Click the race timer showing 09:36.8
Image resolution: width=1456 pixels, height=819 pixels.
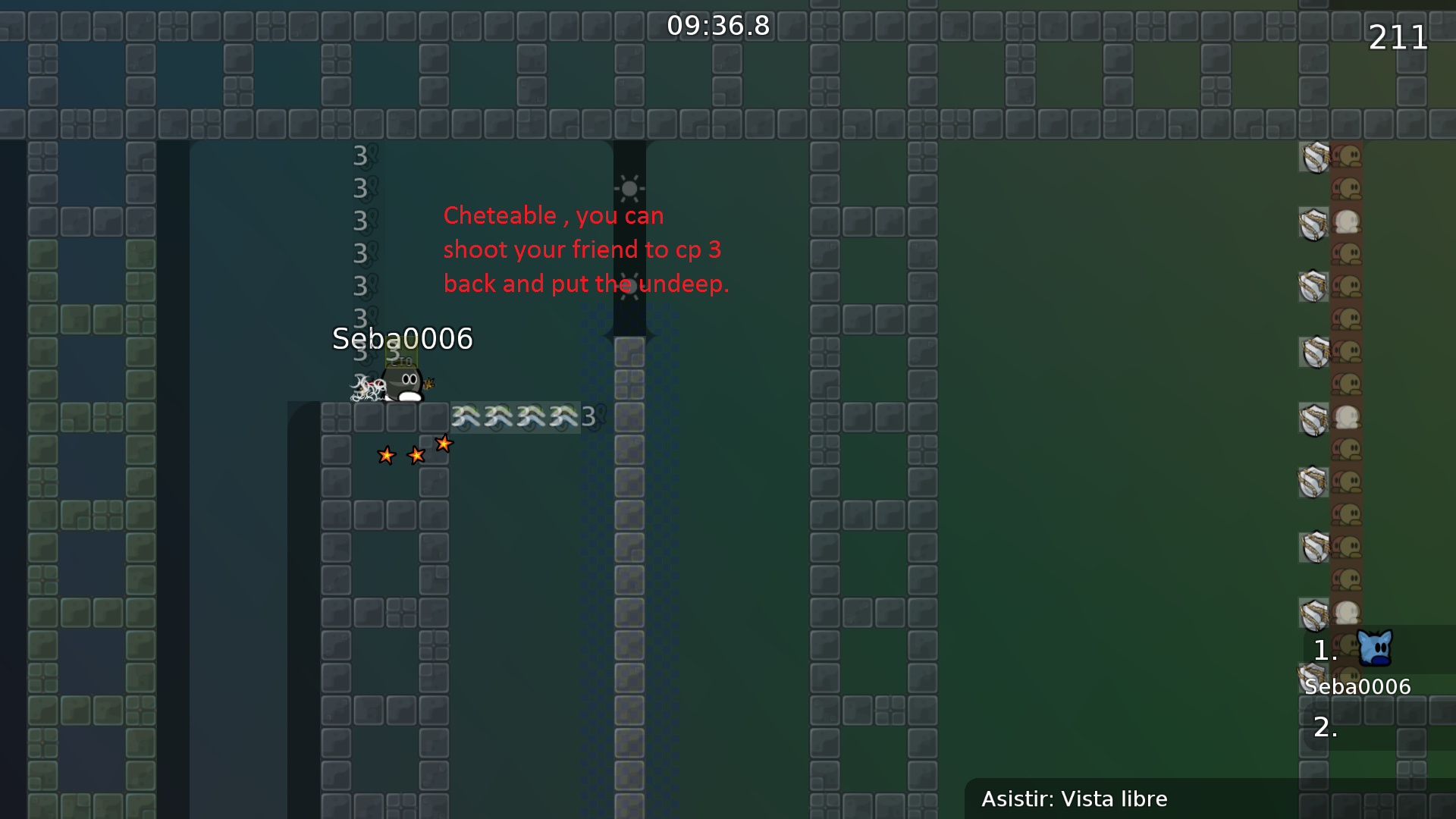[718, 25]
